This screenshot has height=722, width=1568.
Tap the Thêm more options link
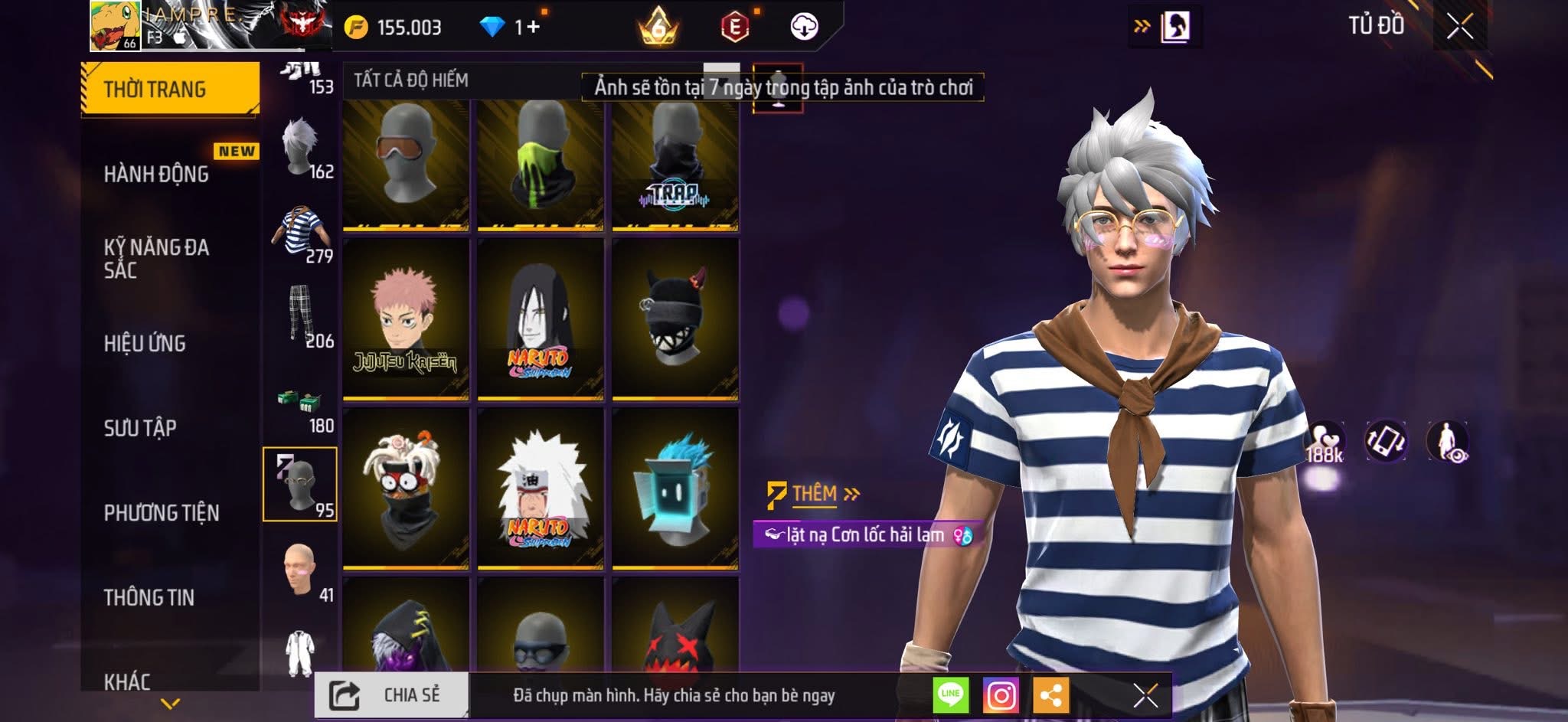tap(815, 494)
